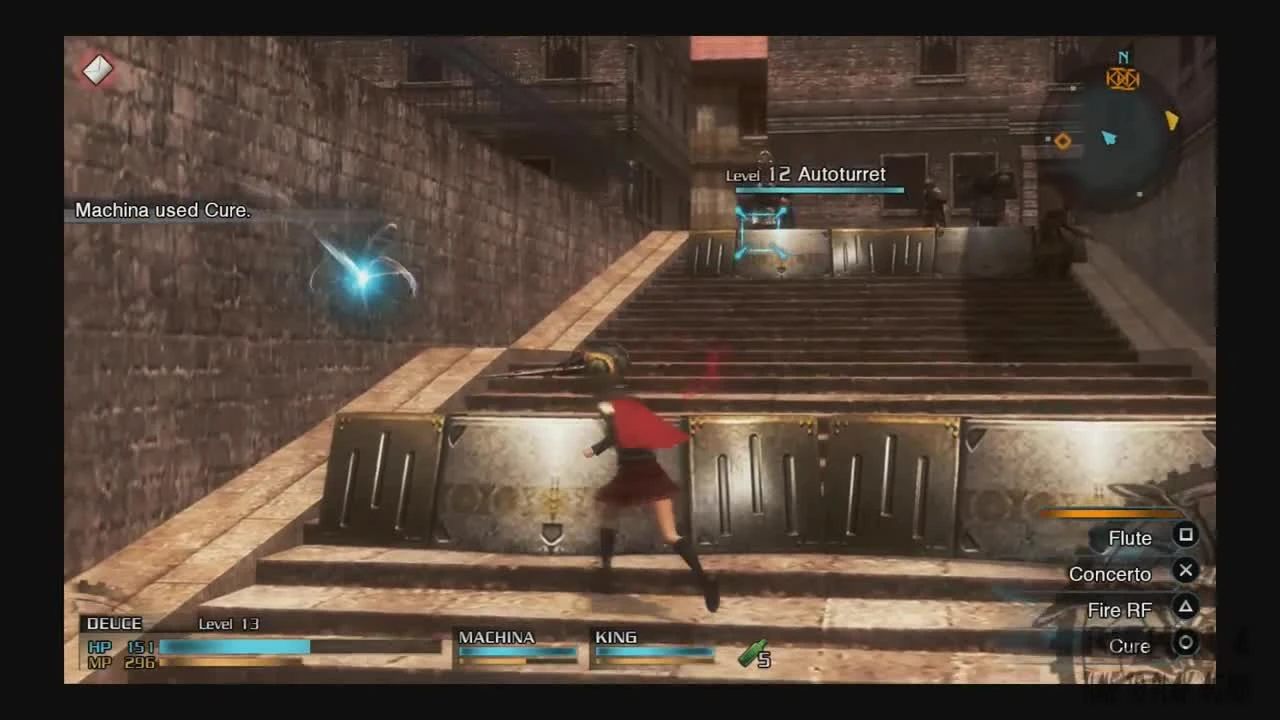Screen dimensions: 1280x720
Task: Activate the Cure command
Action: coord(1128,645)
